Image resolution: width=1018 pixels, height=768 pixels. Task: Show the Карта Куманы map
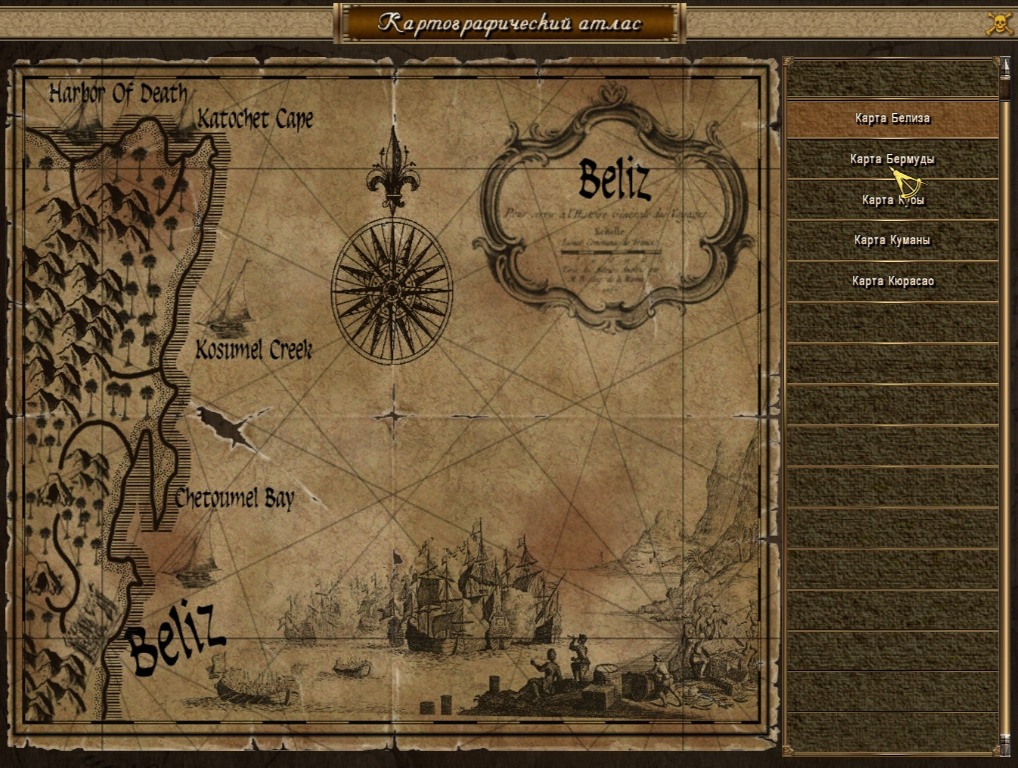click(892, 240)
